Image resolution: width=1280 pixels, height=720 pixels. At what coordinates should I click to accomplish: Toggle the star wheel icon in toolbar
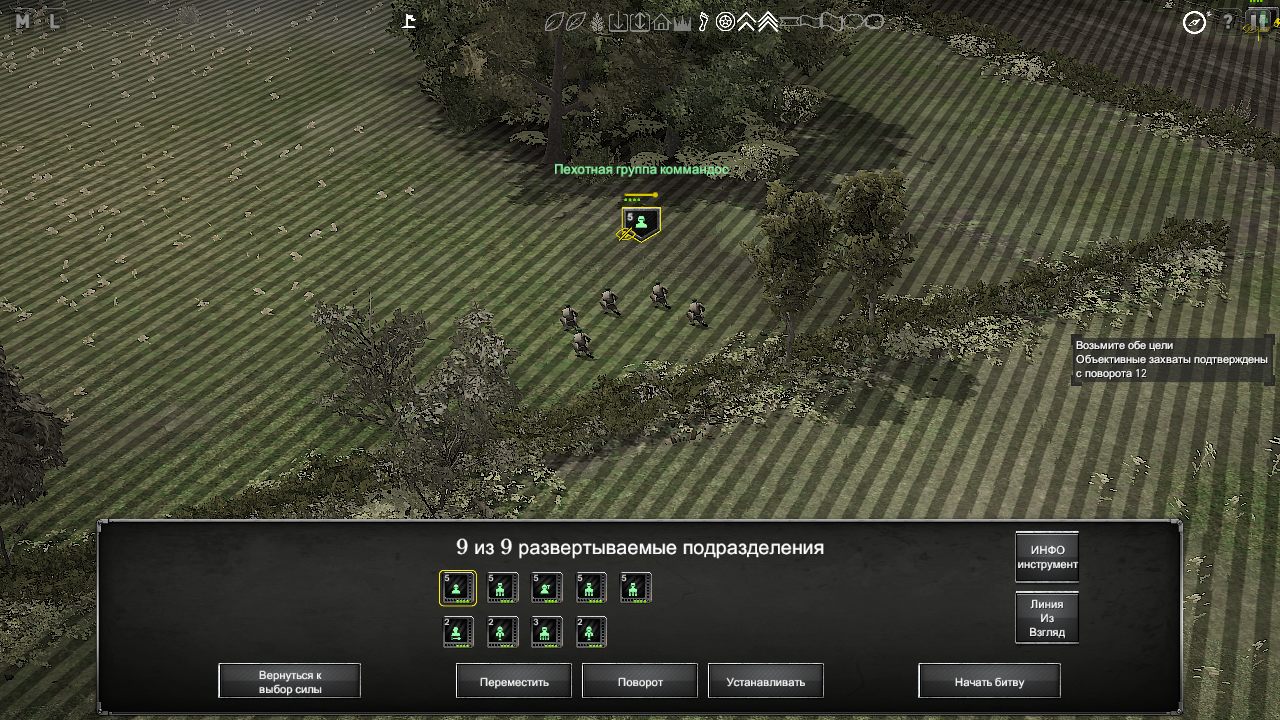point(725,22)
